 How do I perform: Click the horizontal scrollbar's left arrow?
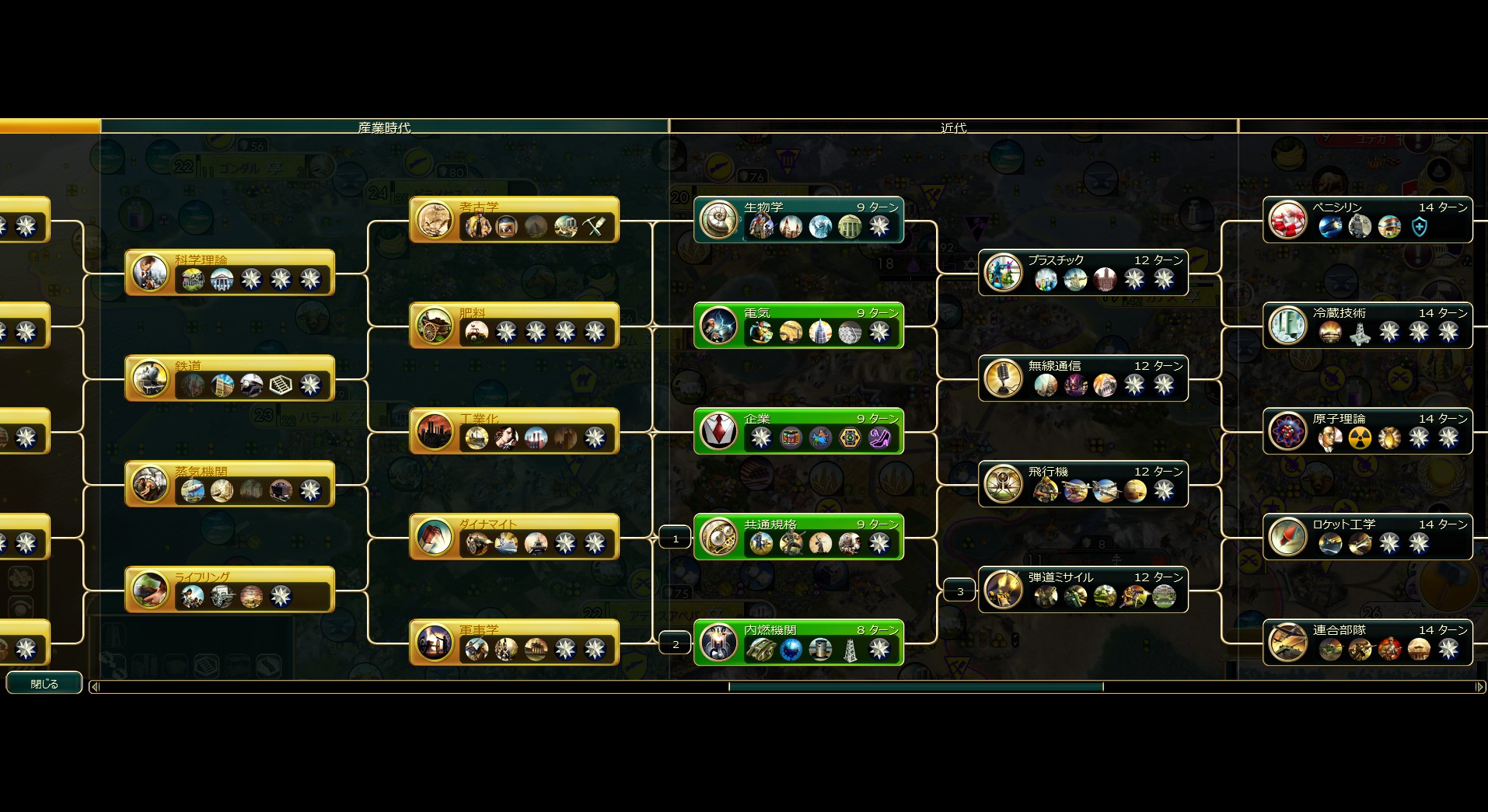pos(95,687)
